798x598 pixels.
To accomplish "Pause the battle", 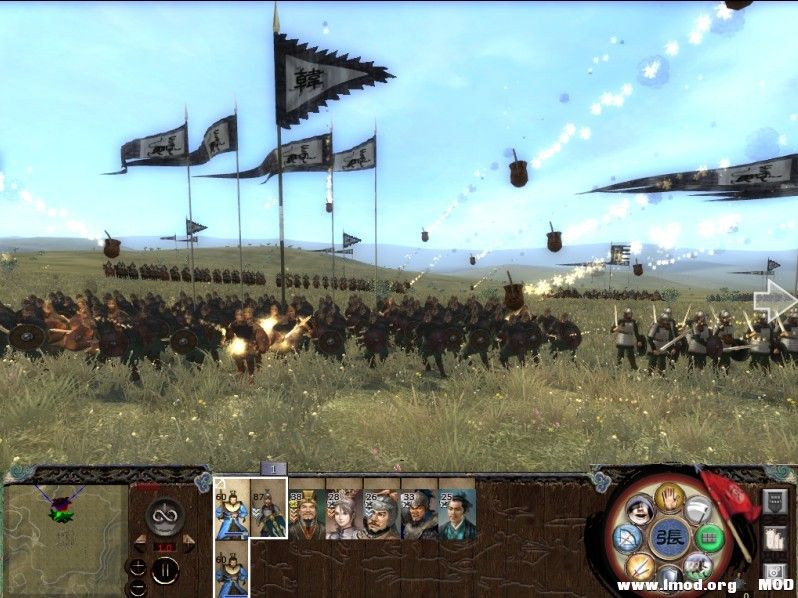I will 165,570.
